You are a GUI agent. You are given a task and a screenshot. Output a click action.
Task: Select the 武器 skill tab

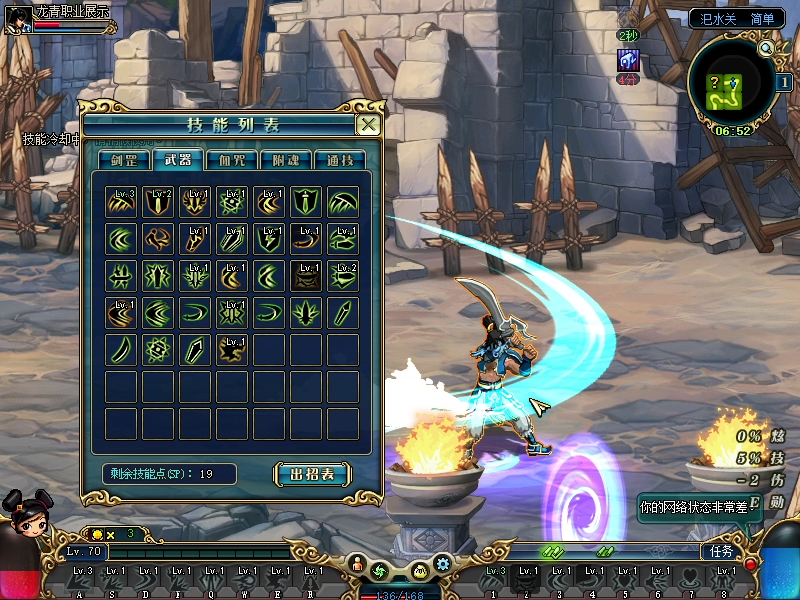pos(177,160)
